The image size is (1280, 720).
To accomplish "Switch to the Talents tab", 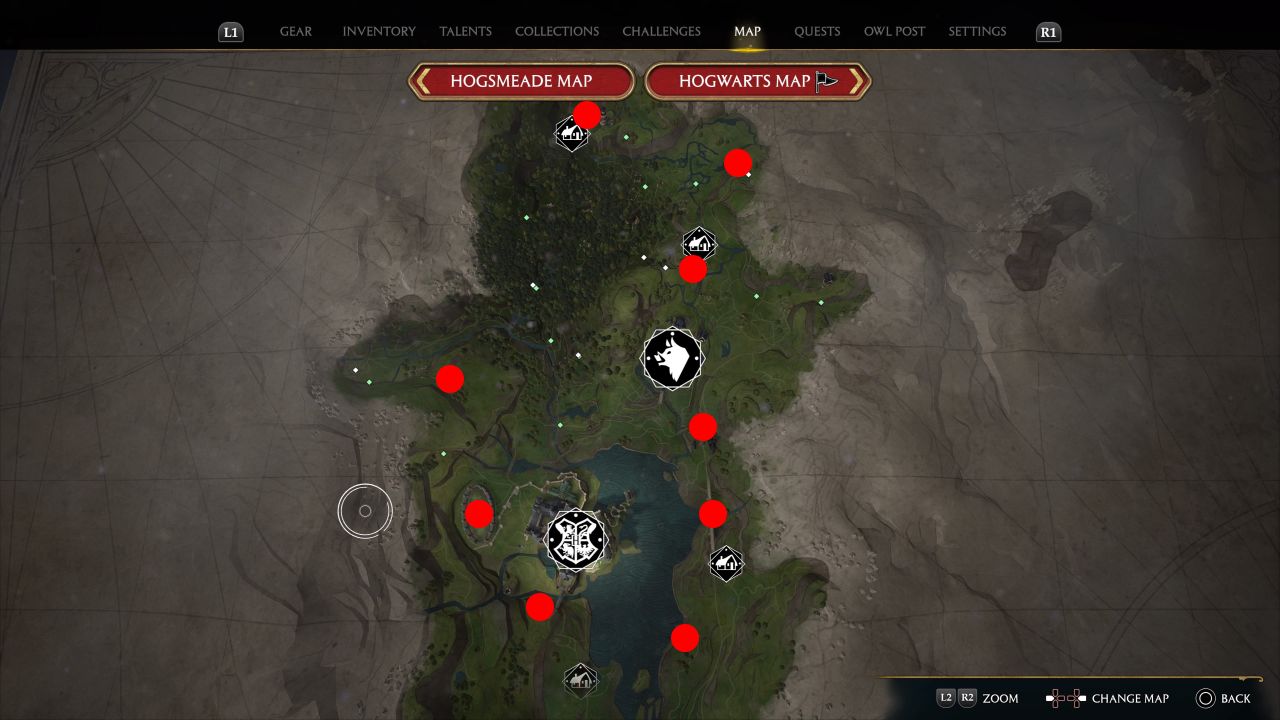I will 465,31.
